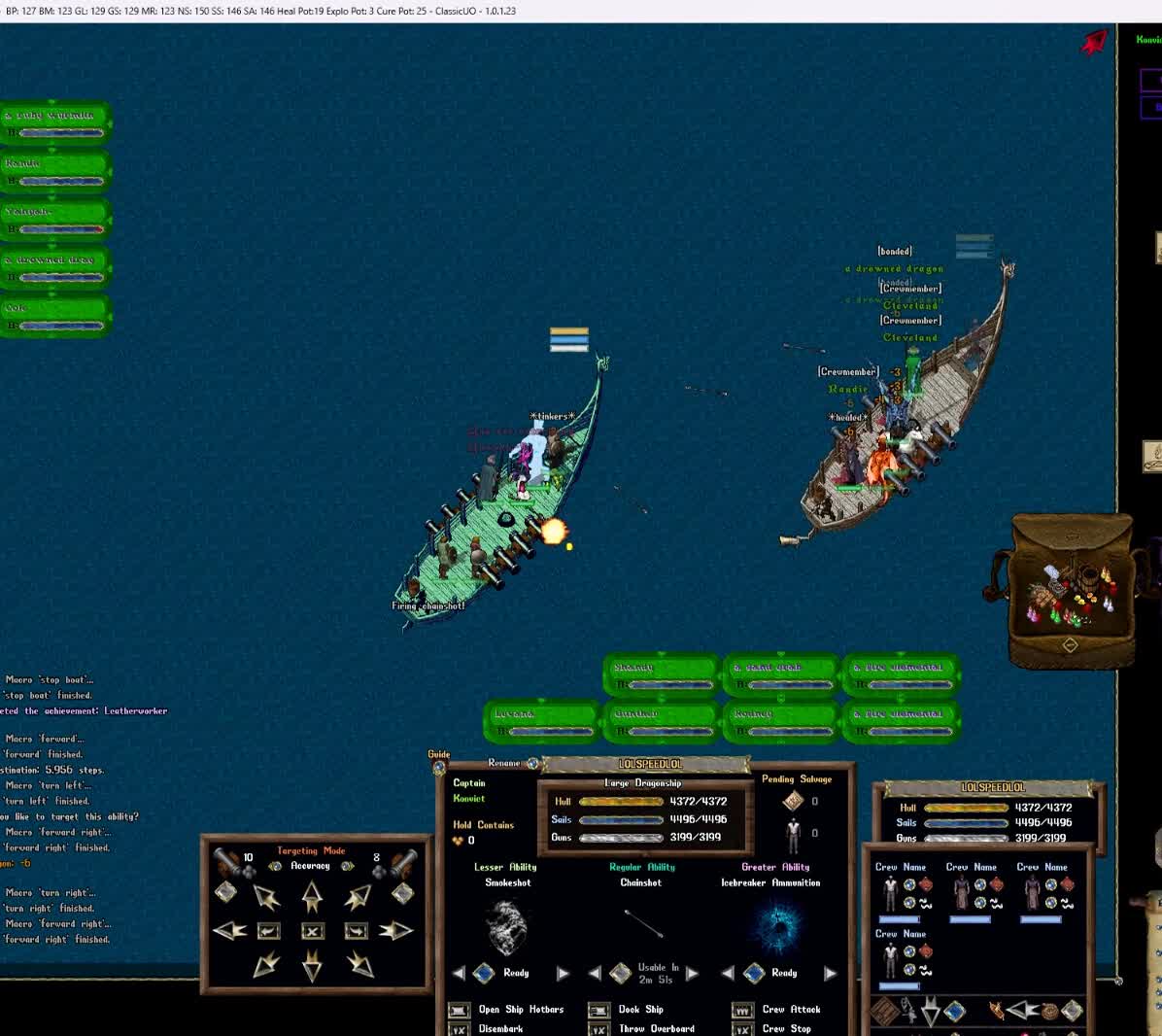Click the Rename ship gem button
Viewport: 1162px width, 1036px height.
(x=532, y=764)
